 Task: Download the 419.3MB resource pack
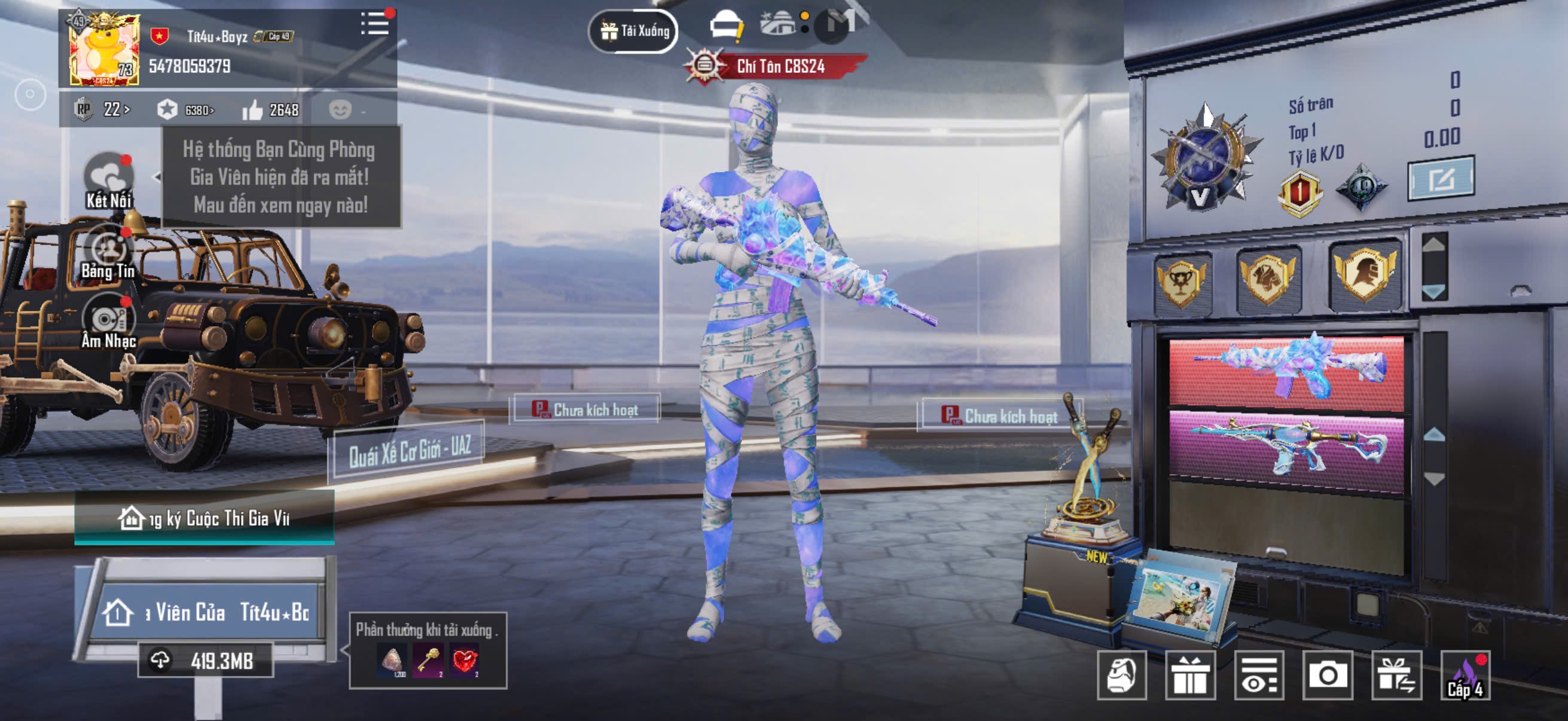point(206,661)
